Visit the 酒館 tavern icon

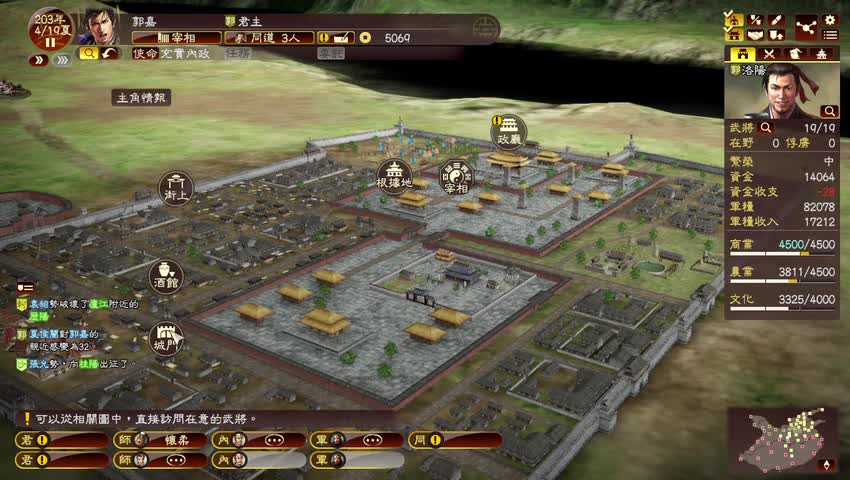click(166, 275)
